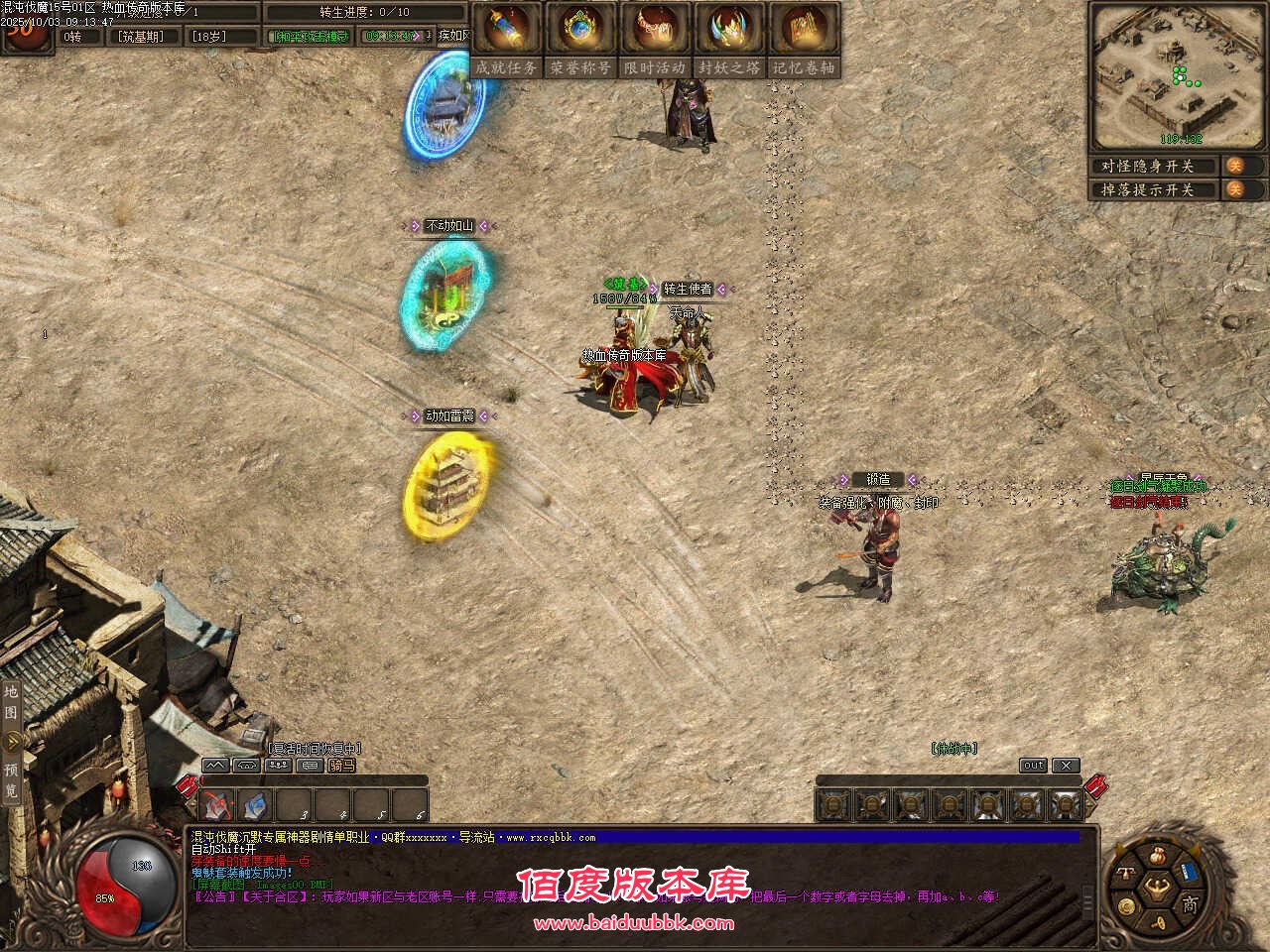Screen dimensions: 1270x952
Task: Open the 限时活动 (Limited-Time Events) icon
Action: [x=656, y=30]
